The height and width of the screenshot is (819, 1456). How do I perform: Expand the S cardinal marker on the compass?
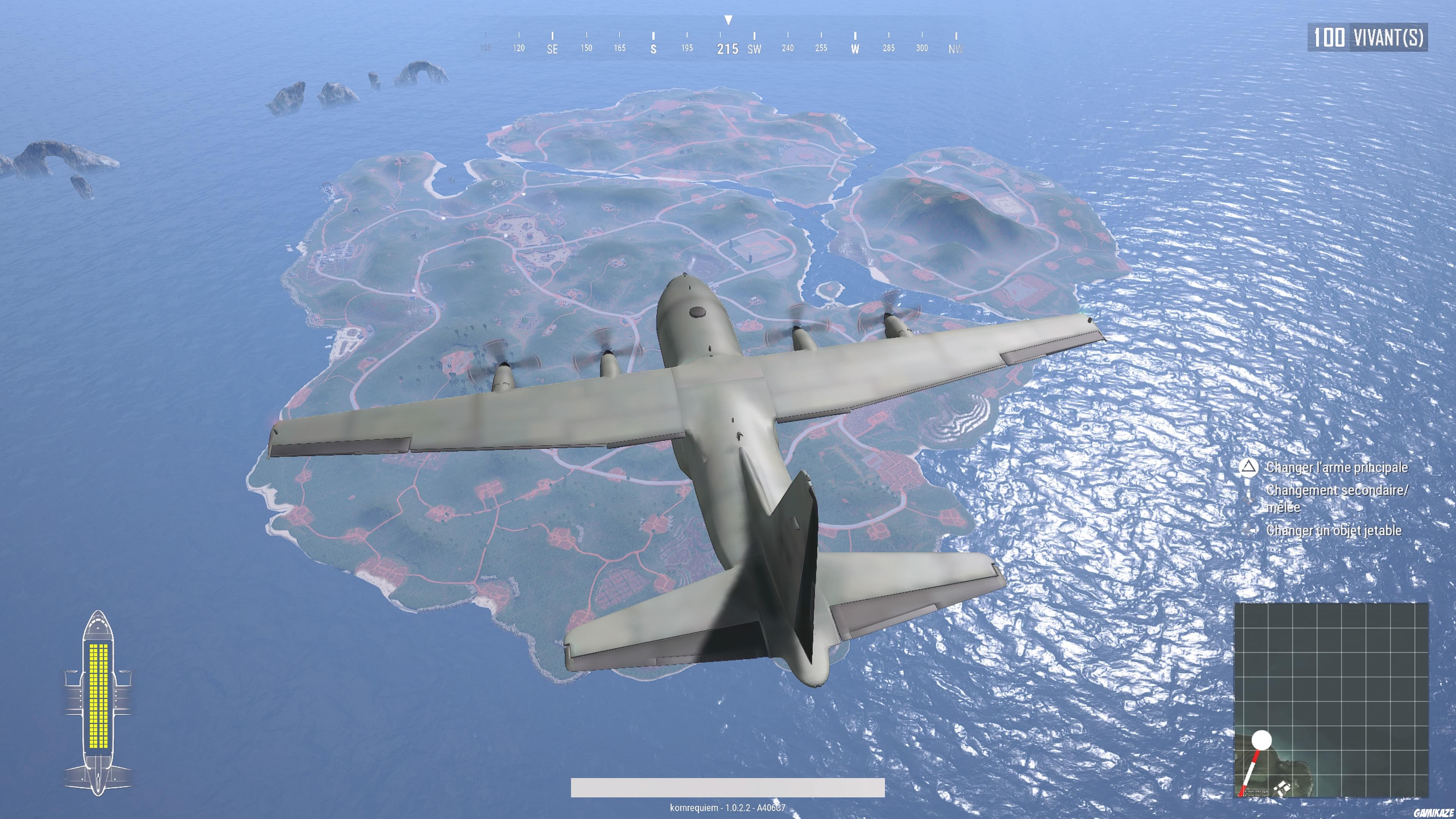(x=653, y=49)
